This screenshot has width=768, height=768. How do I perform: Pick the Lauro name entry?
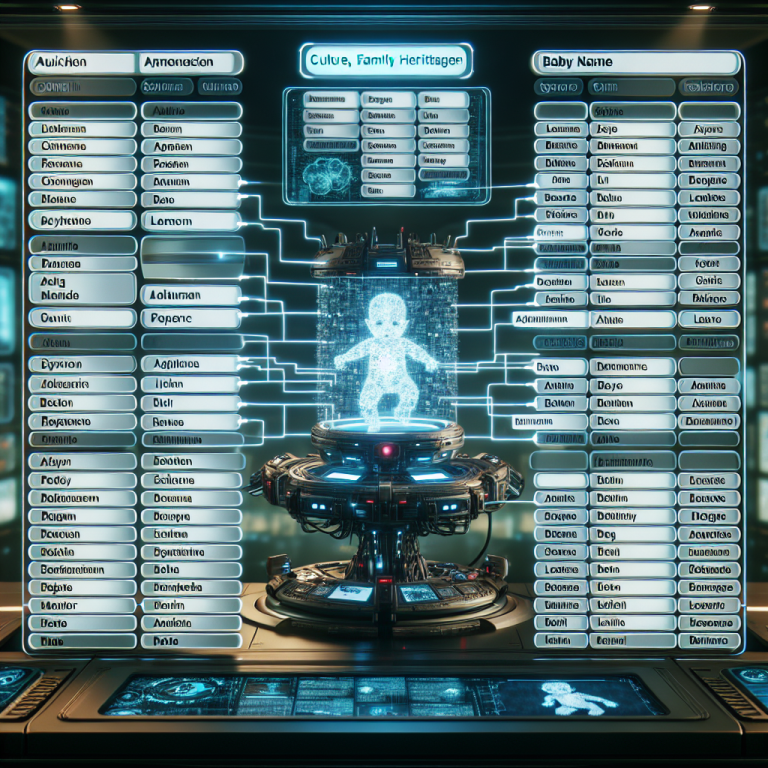(x=707, y=318)
